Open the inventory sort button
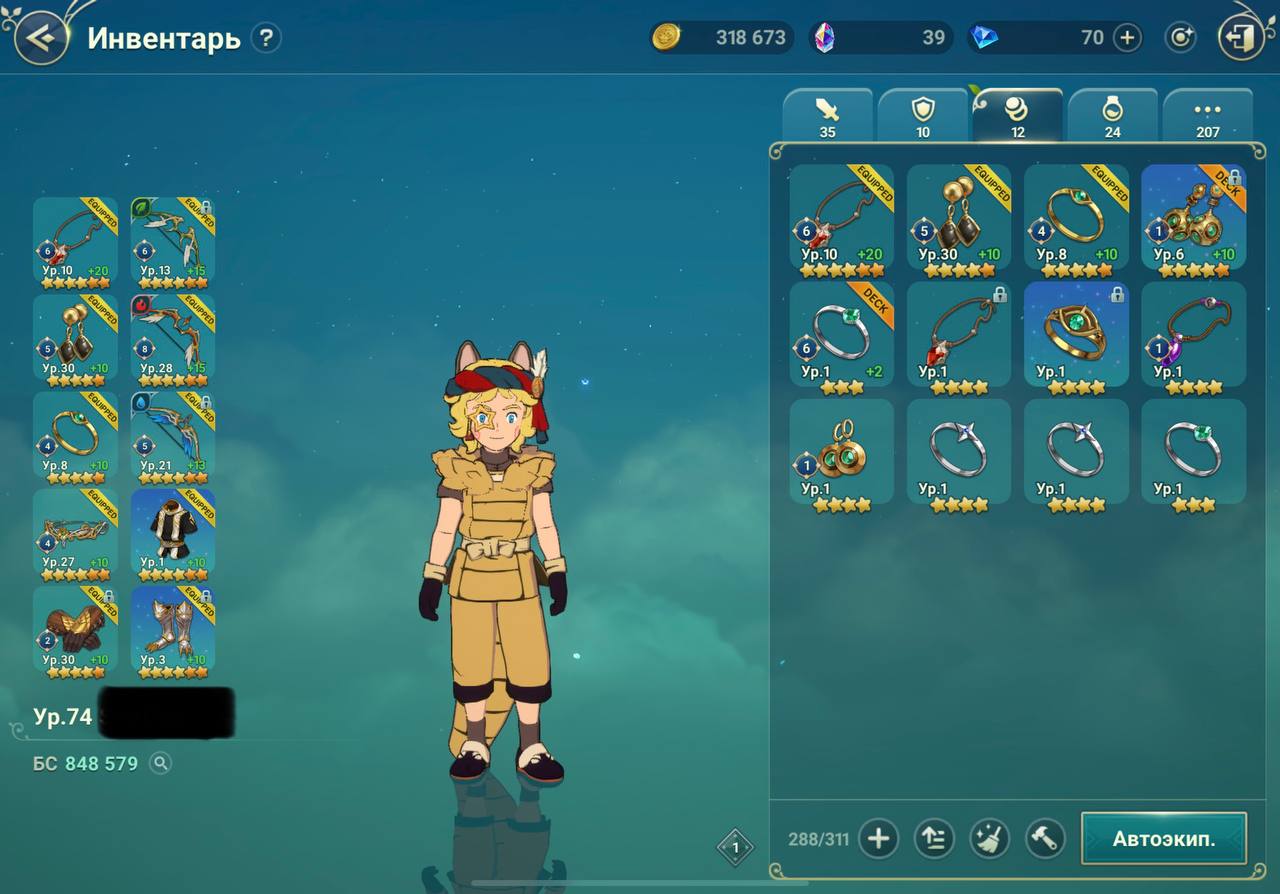The image size is (1280, 894). click(x=933, y=838)
